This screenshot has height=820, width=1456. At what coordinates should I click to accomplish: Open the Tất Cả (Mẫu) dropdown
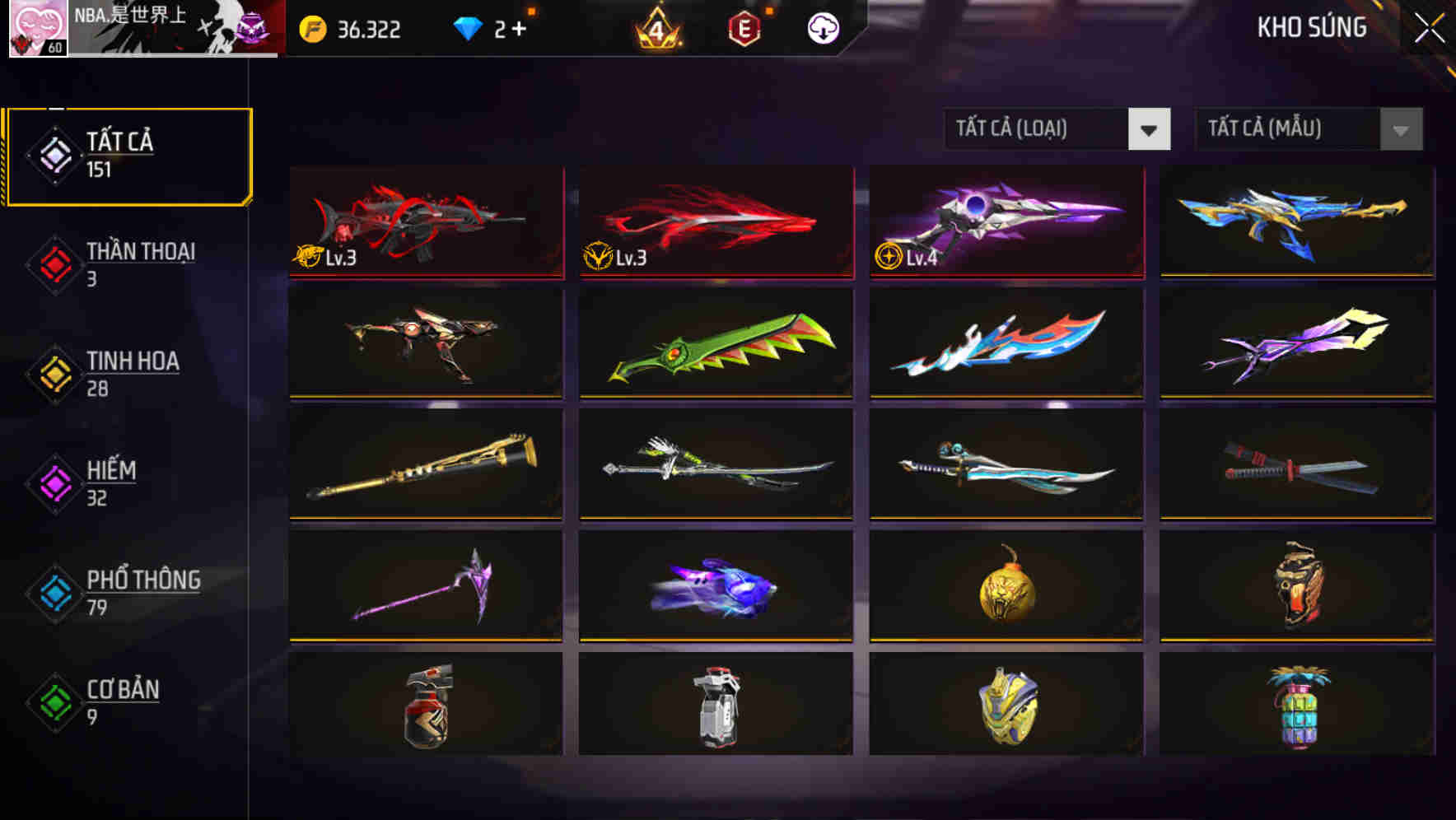pos(1308,129)
